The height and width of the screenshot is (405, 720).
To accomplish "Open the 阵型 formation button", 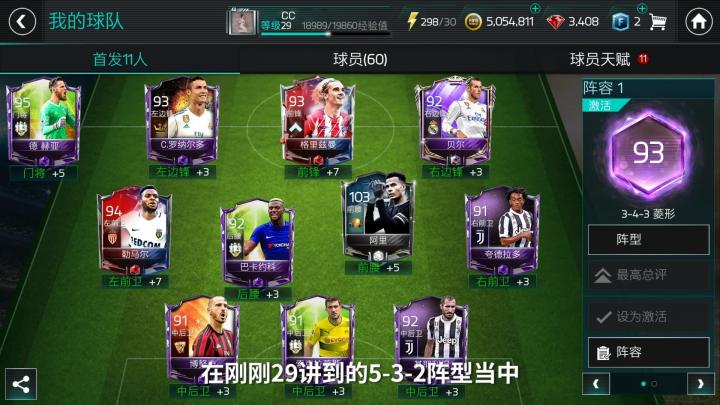I will point(648,240).
